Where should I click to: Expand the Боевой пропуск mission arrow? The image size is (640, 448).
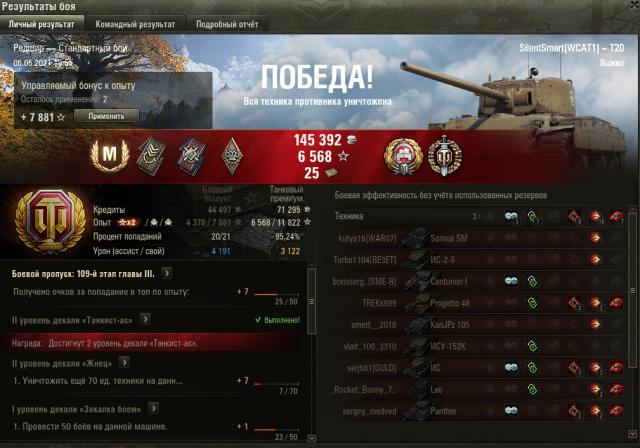pyautogui.click(x=167, y=272)
